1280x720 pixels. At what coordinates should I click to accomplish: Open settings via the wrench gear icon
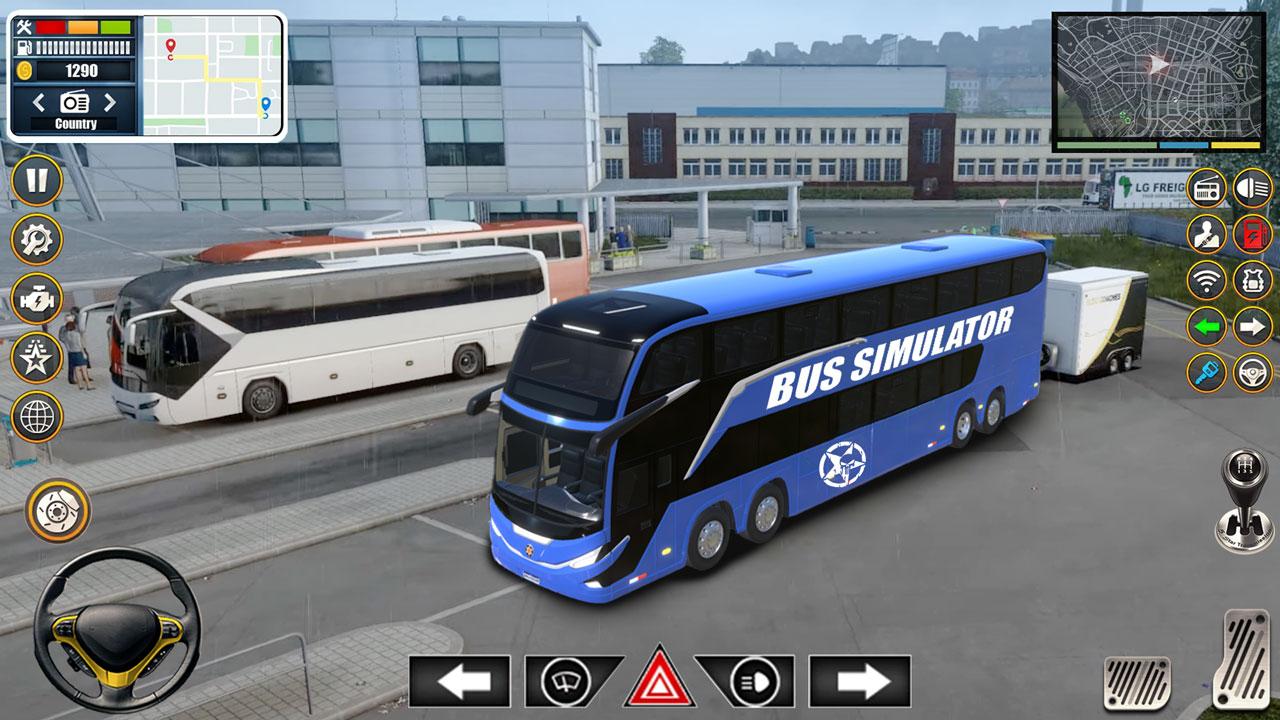pos(37,240)
